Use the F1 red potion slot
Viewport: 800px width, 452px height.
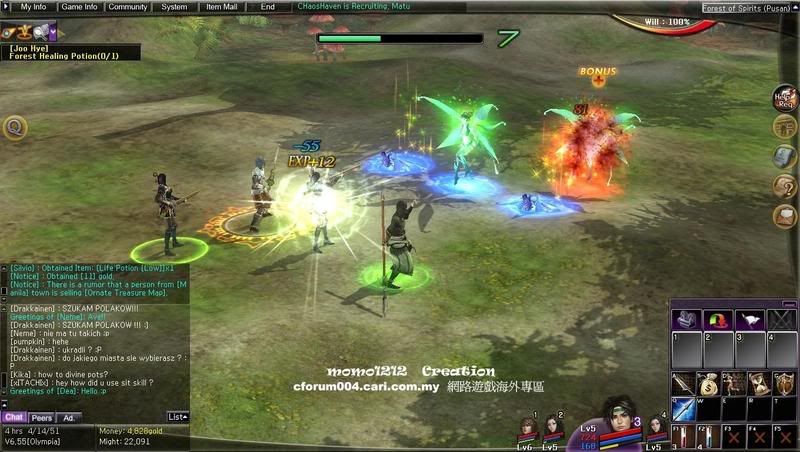[x=683, y=437]
